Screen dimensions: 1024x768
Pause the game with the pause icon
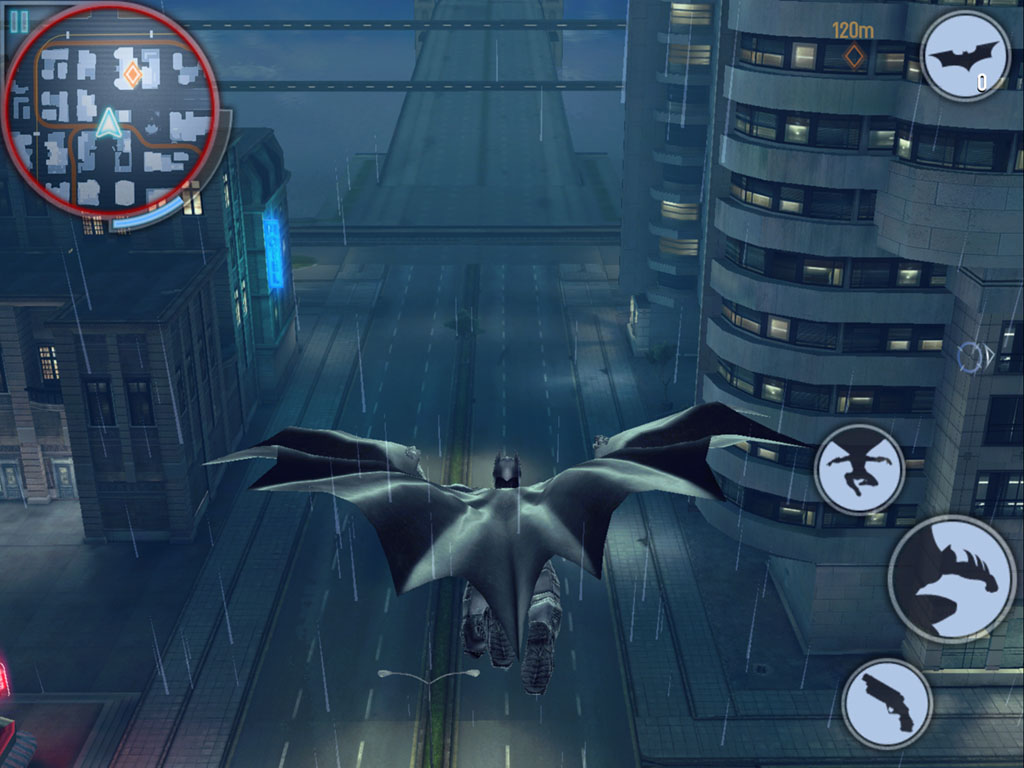tap(18, 19)
